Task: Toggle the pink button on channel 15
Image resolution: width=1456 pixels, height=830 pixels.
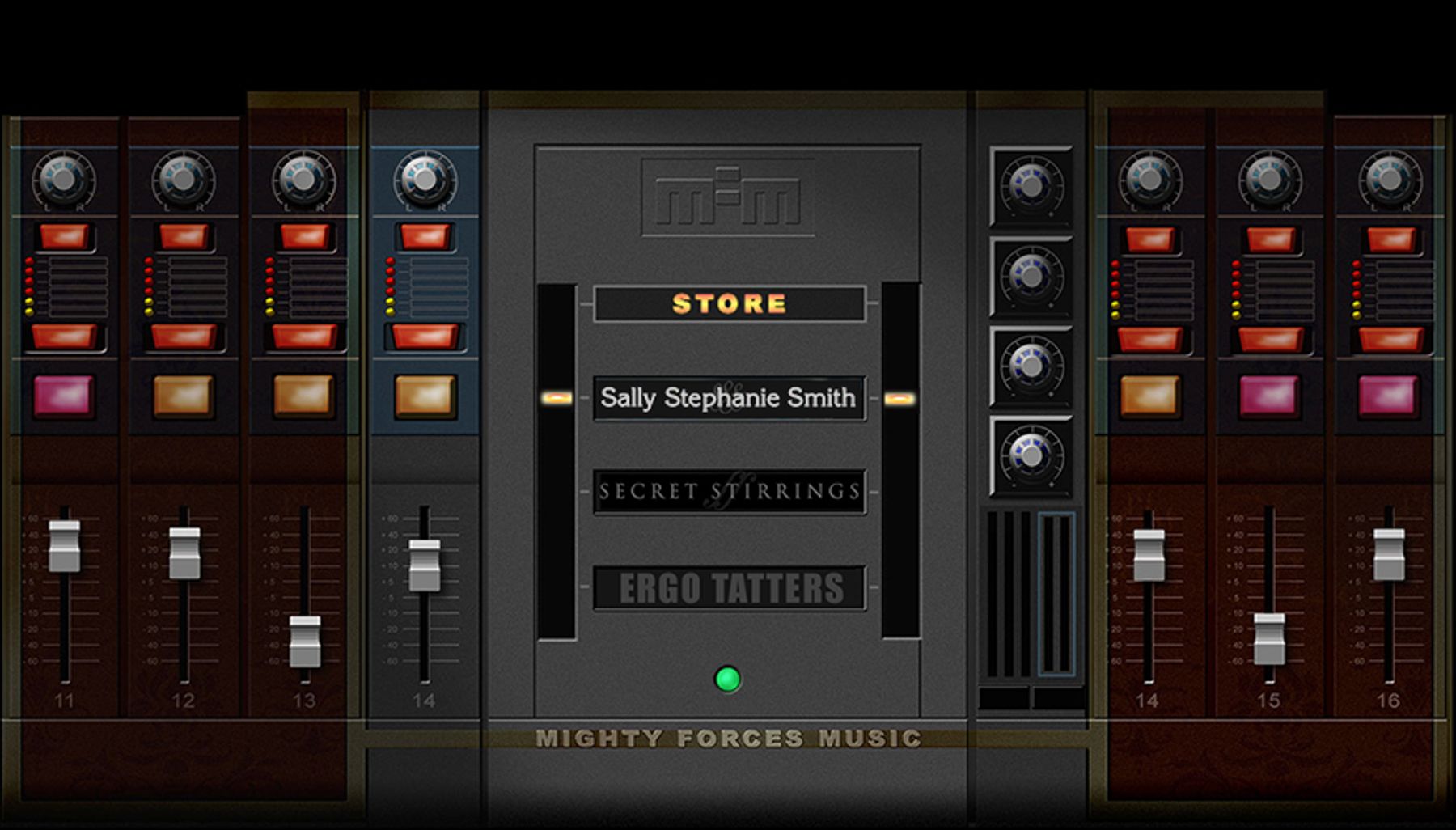Action: pos(1269,396)
